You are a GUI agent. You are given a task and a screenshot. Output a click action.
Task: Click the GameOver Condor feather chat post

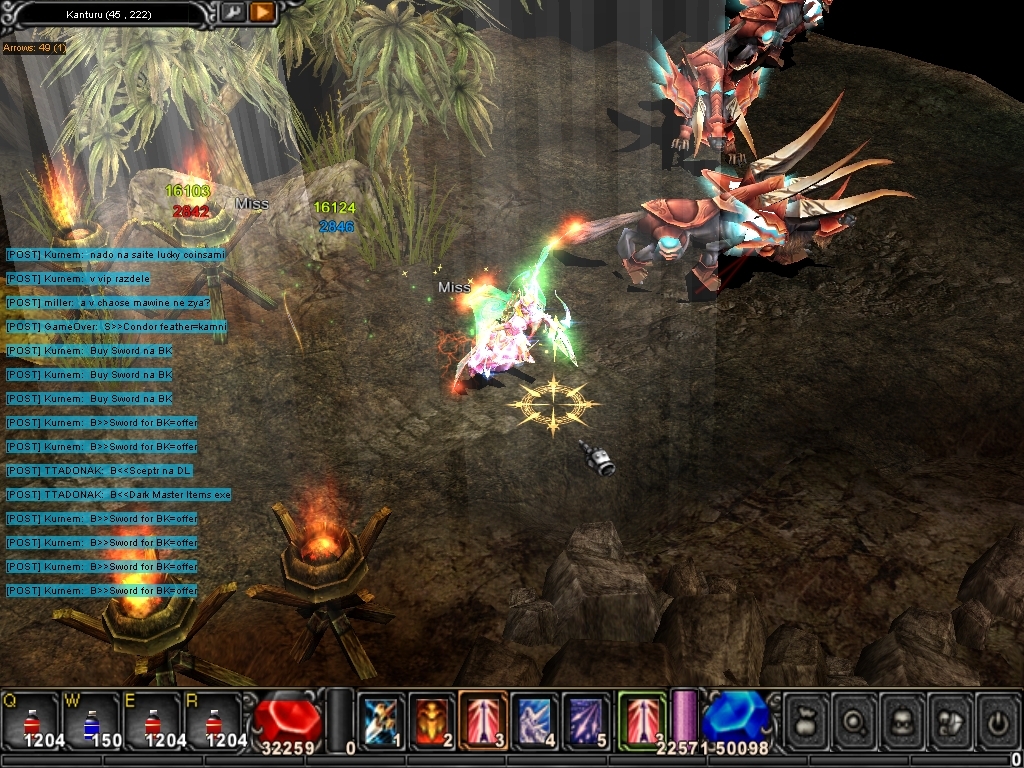(x=116, y=327)
